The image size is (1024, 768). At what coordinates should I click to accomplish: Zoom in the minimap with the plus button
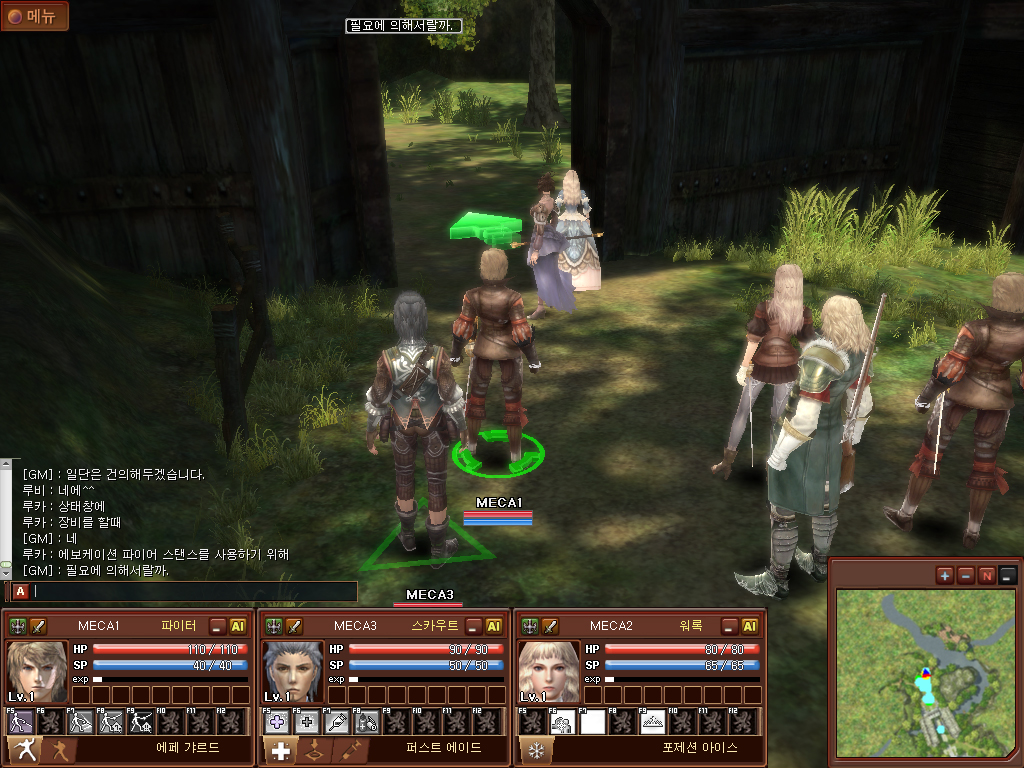945,575
